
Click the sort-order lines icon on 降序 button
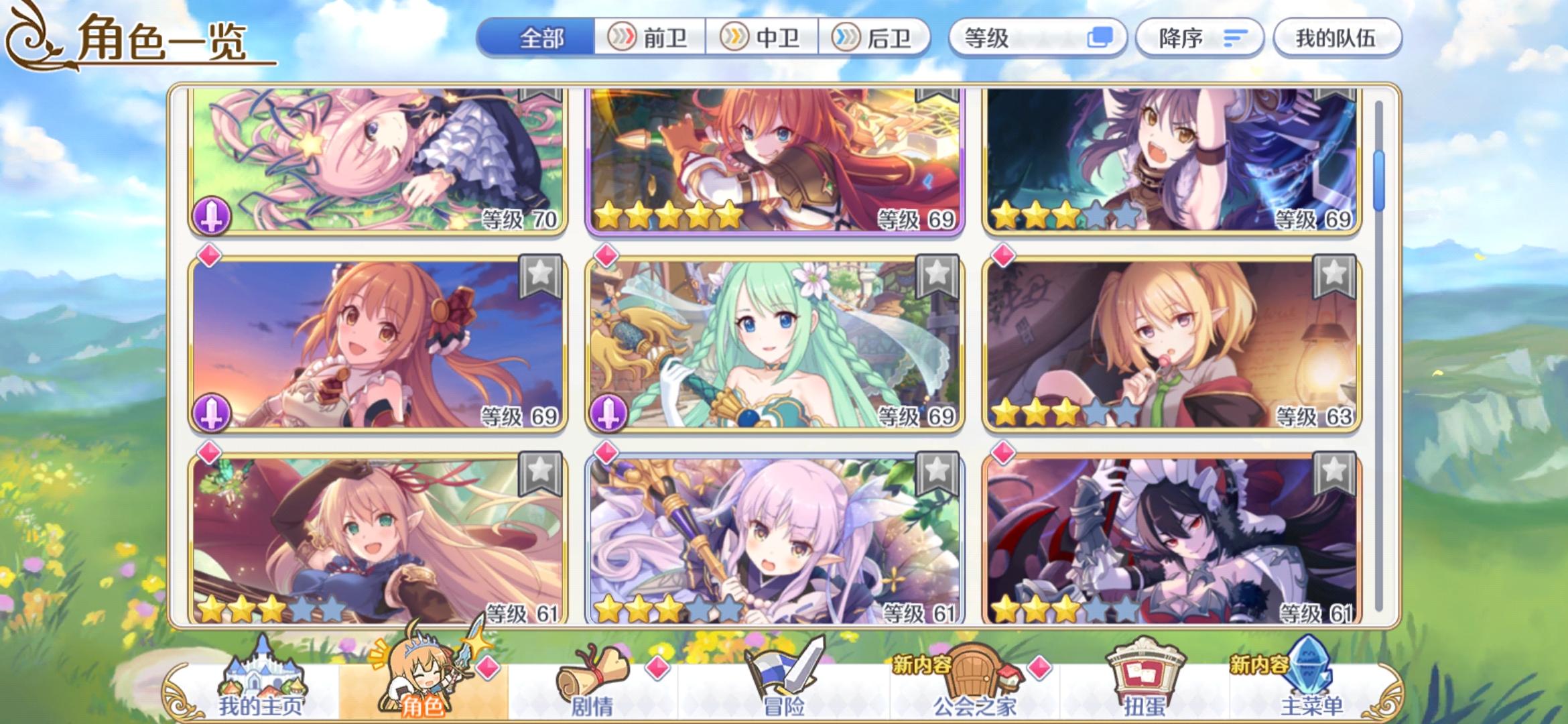coord(1235,38)
